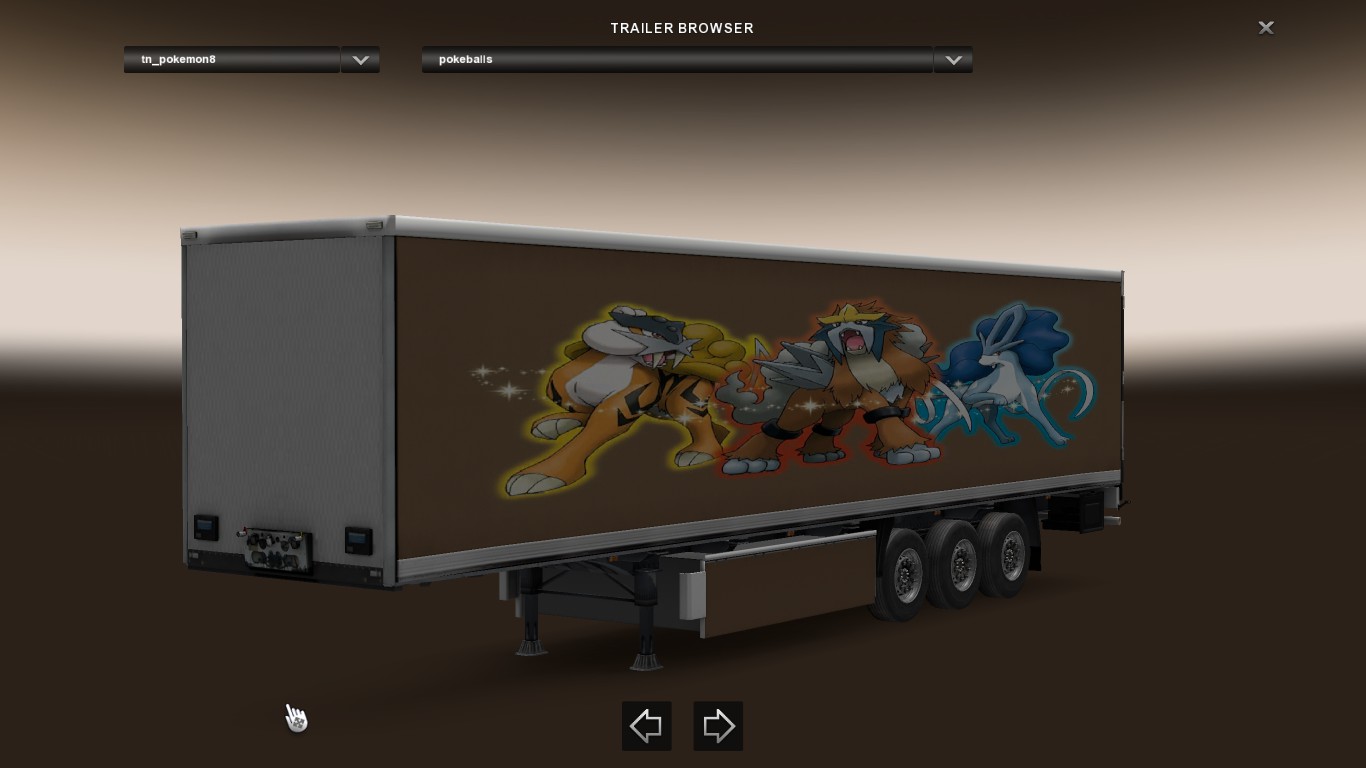Click the X icon to exit the browser
This screenshot has width=1366, height=768.
pyautogui.click(x=1265, y=27)
